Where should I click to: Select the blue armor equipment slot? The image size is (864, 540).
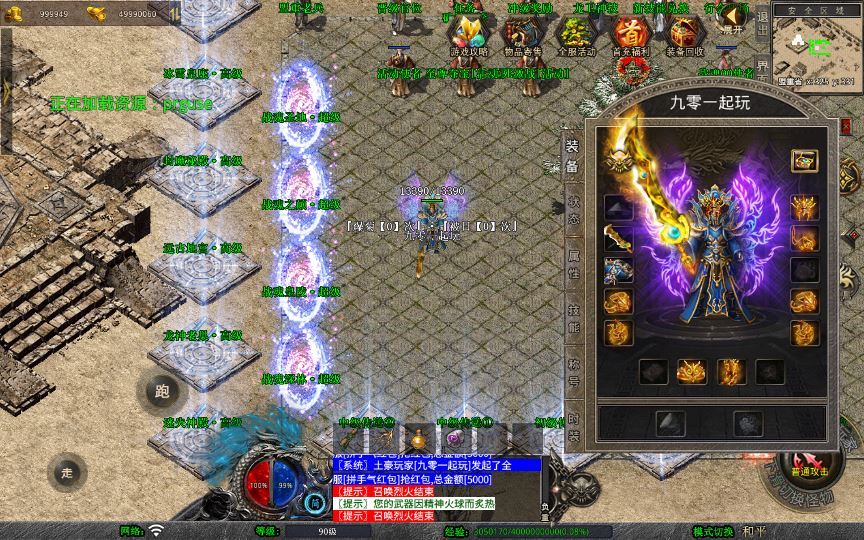coord(618,270)
